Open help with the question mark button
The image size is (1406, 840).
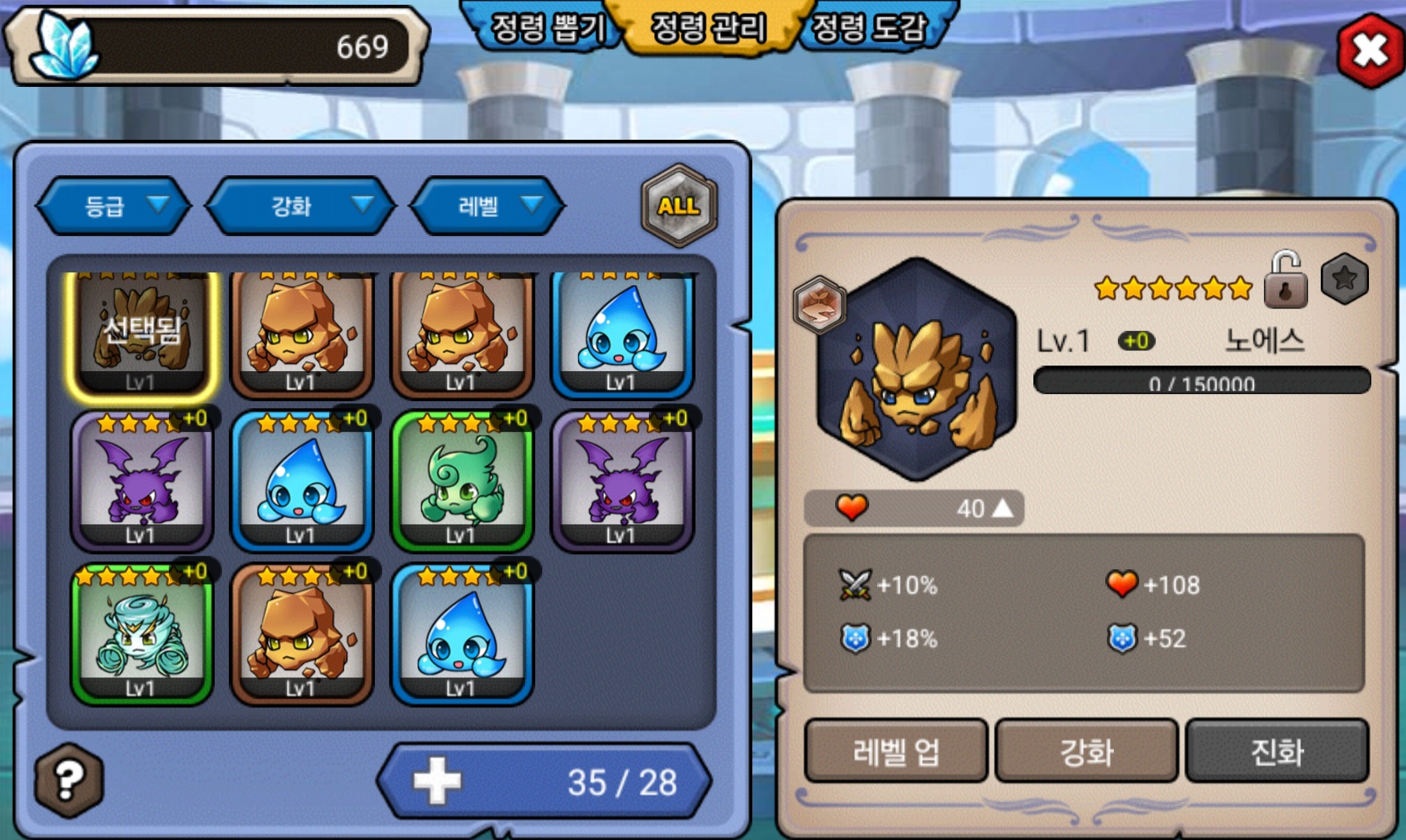point(69,780)
